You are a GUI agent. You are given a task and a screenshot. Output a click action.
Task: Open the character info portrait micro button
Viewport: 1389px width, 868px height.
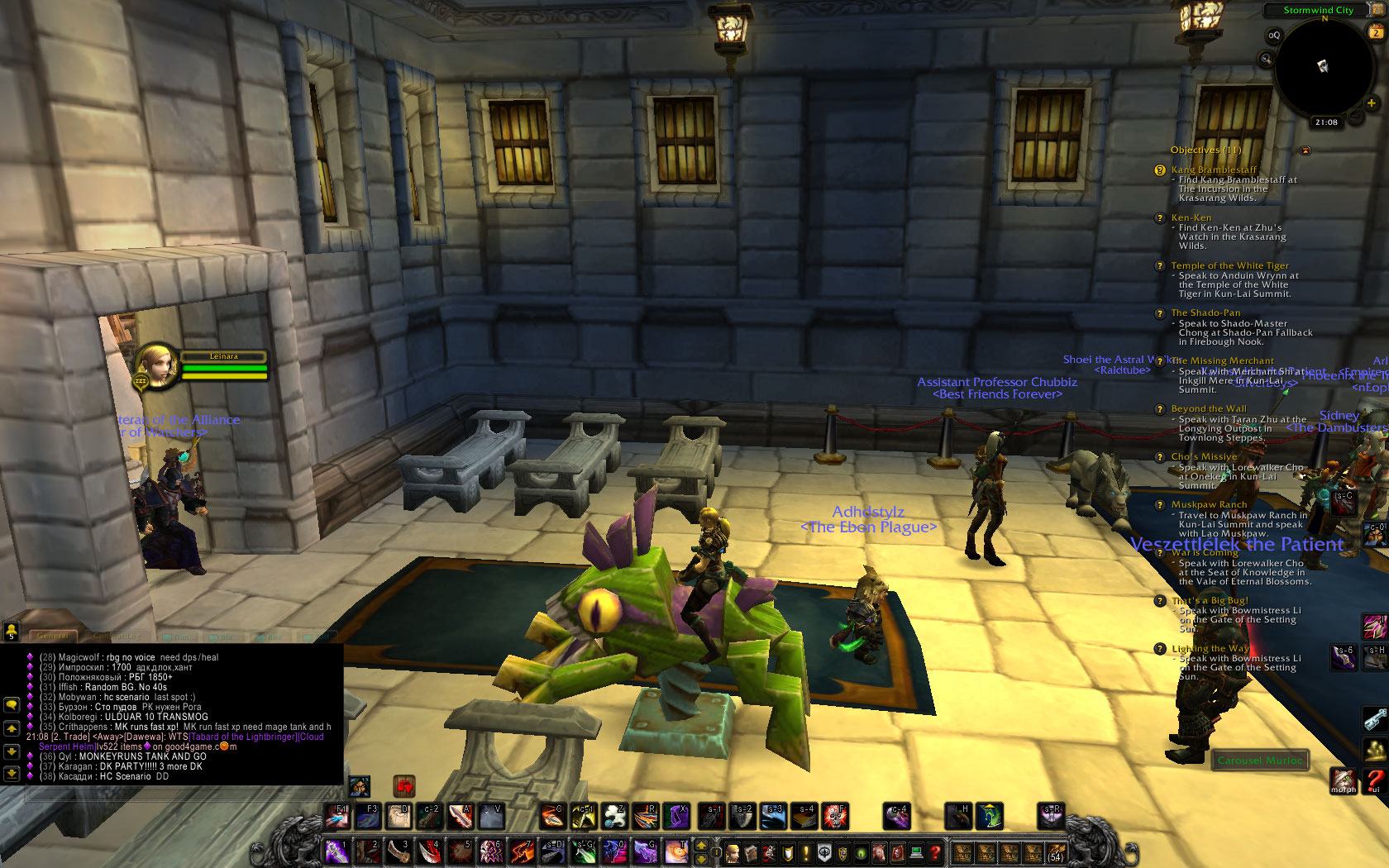click(x=733, y=852)
